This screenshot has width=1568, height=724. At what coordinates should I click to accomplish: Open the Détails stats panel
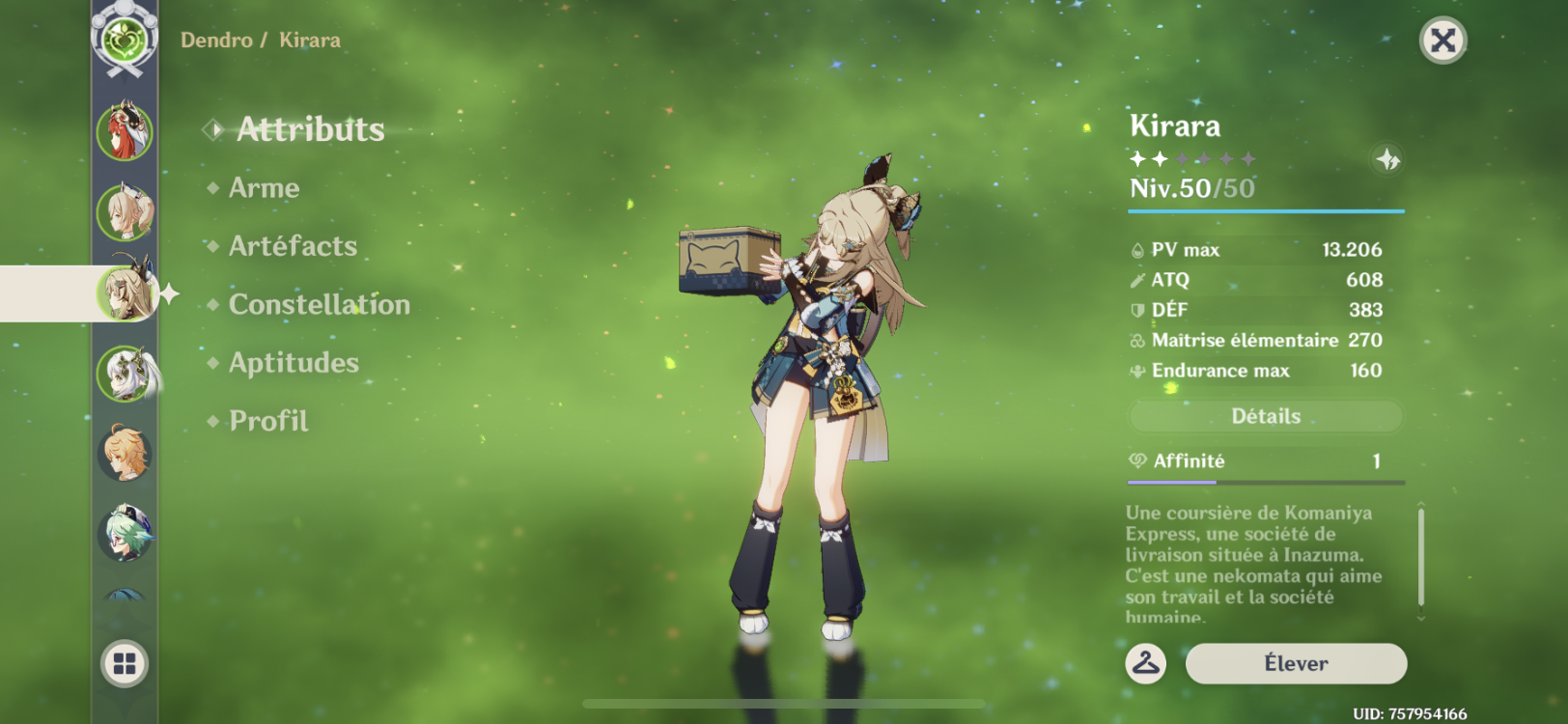point(1265,416)
